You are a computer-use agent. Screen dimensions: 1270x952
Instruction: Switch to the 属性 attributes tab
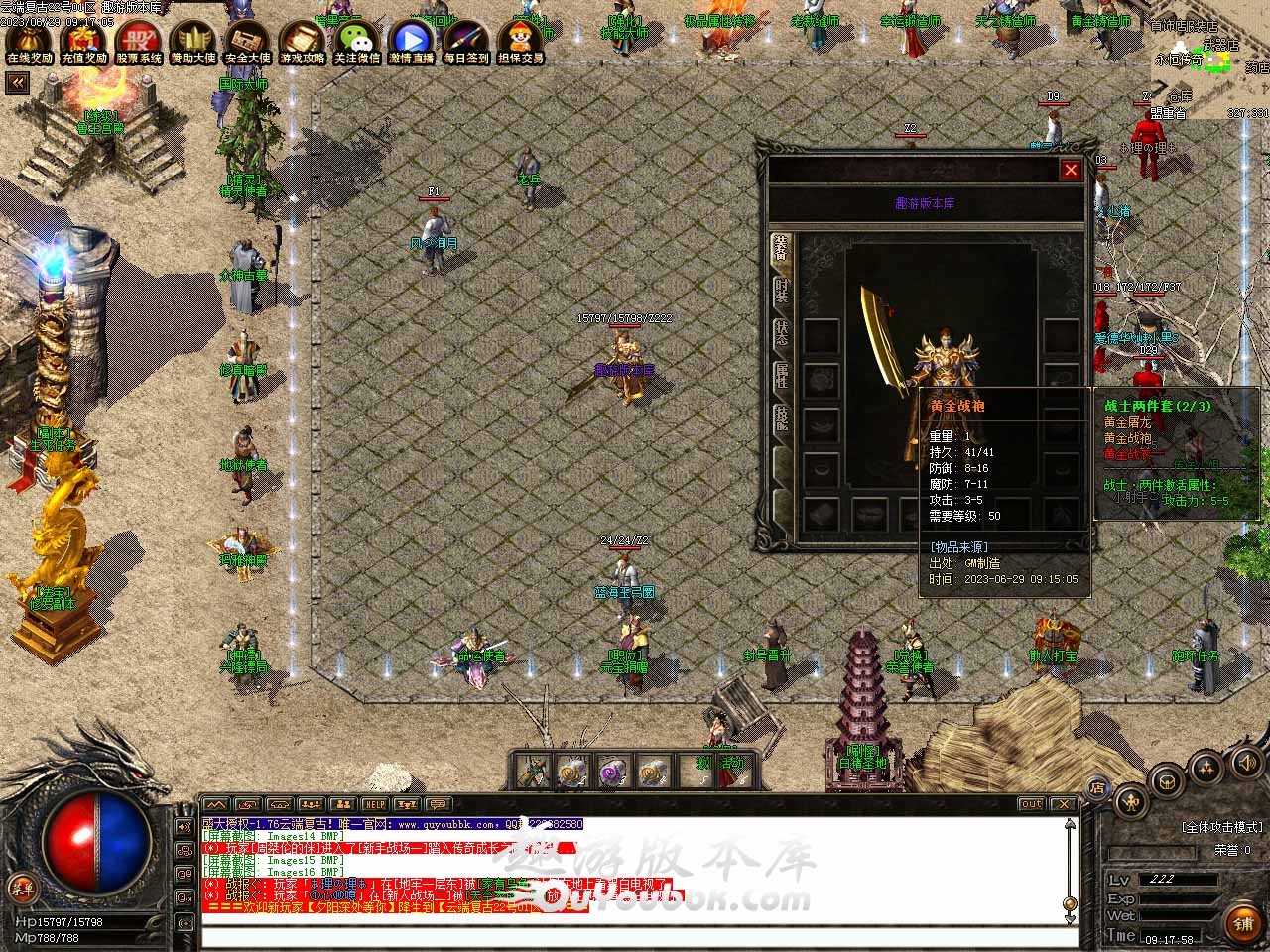[x=782, y=376]
